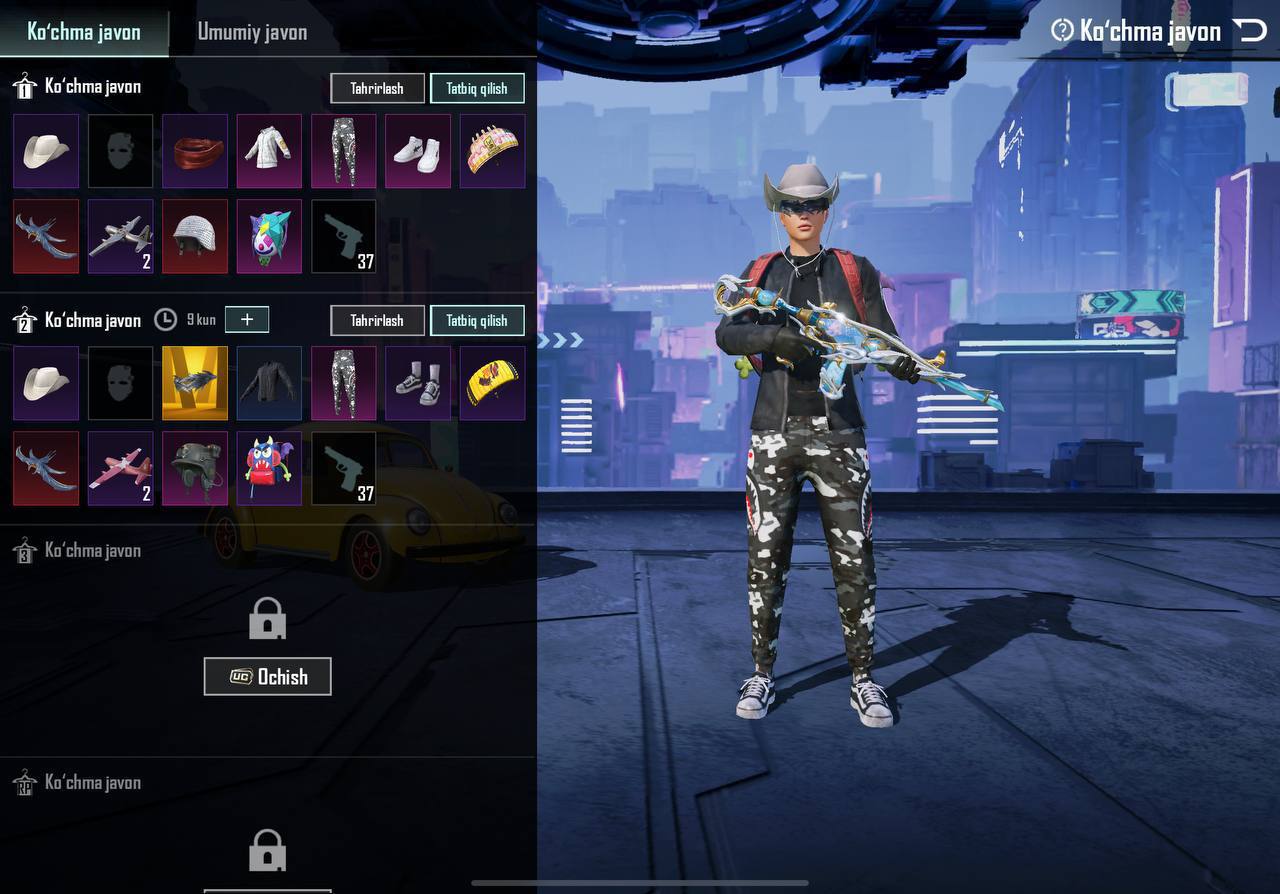
Task: Choose the white jacket slot
Action: click(269, 151)
